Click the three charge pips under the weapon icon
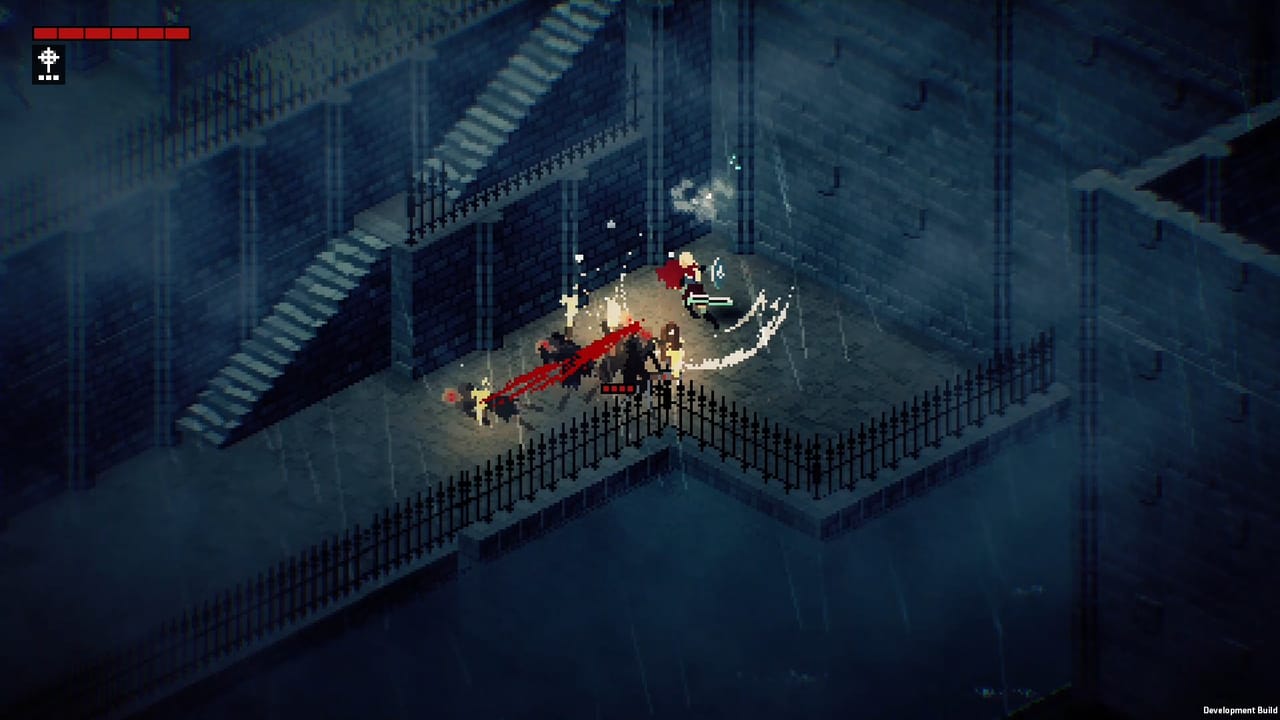The width and height of the screenshot is (1280, 720). pyautogui.click(x=48, y=77)
